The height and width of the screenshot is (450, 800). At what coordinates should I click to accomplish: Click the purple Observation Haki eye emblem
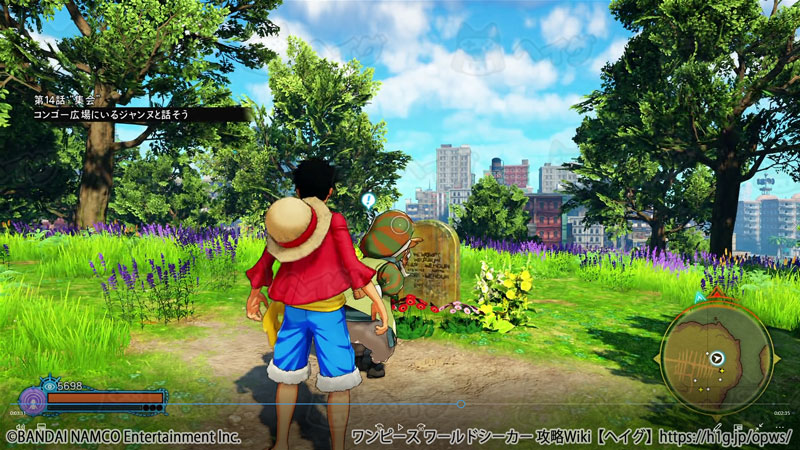(x=32, y=399)
